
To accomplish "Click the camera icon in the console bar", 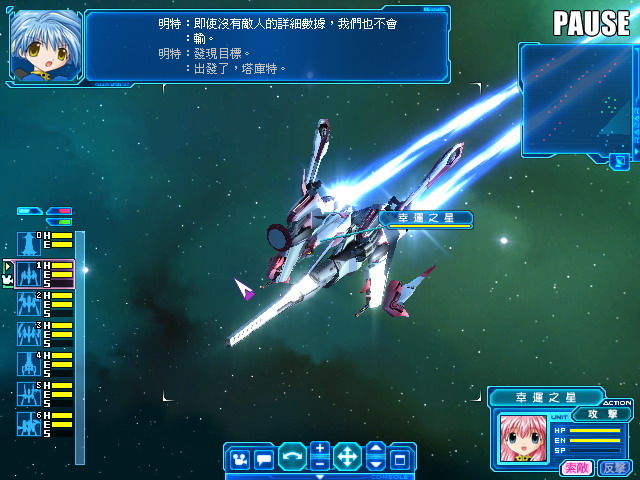I will pyautogui.click(x=240, y=459).
